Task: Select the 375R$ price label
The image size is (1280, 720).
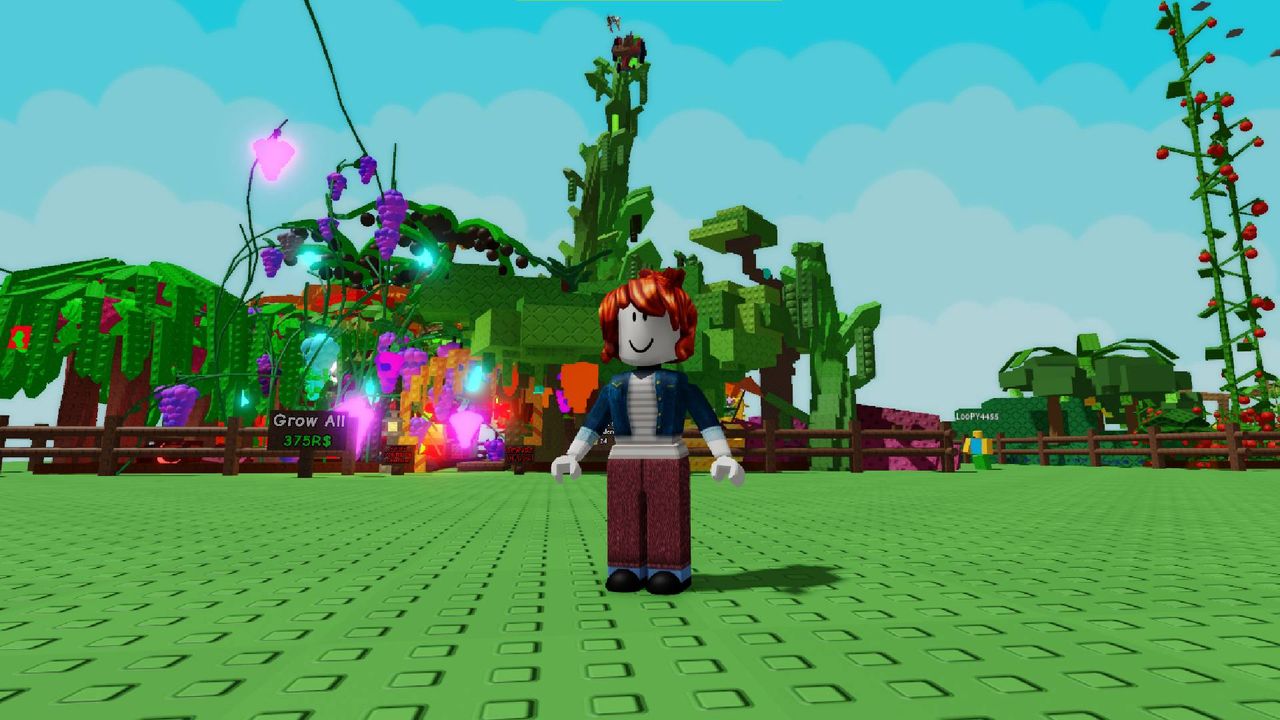Action: 307,440
